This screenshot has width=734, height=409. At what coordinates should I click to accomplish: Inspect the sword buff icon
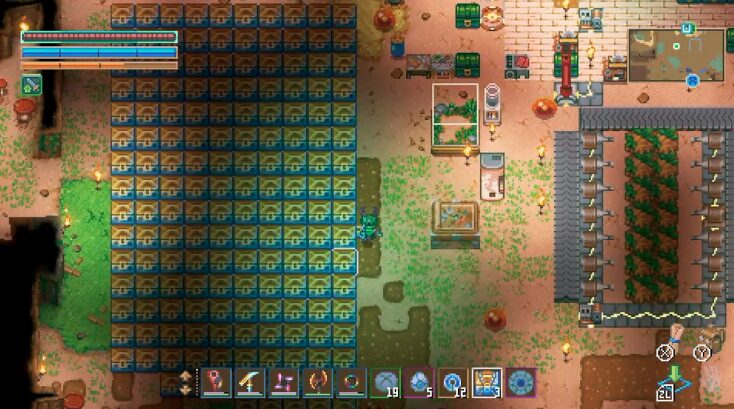click(30, 85)
